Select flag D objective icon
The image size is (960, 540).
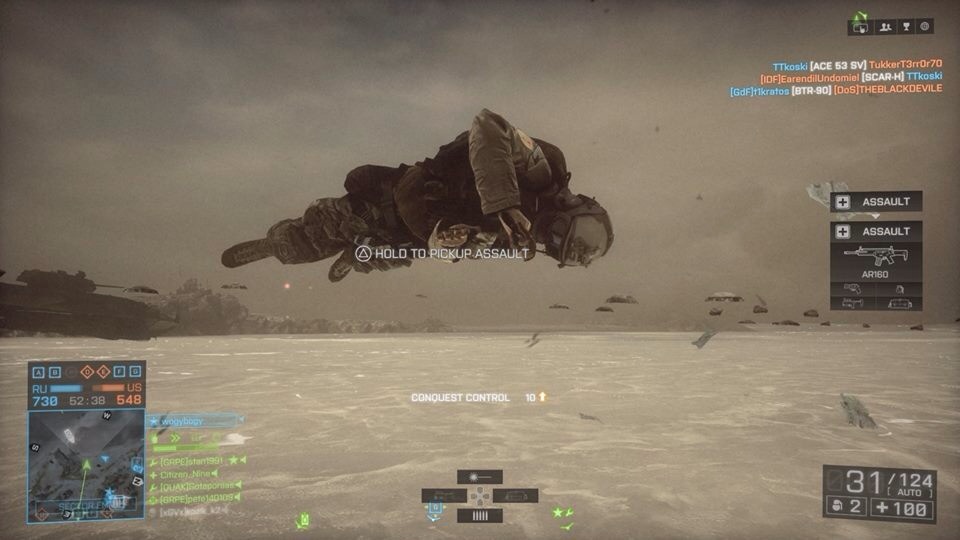tap(87, 372)
